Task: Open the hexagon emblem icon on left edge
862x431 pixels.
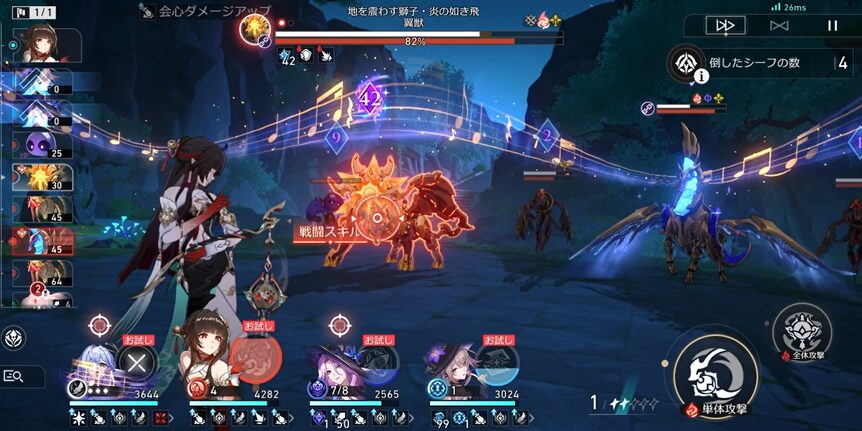Action: pos(13,338)
